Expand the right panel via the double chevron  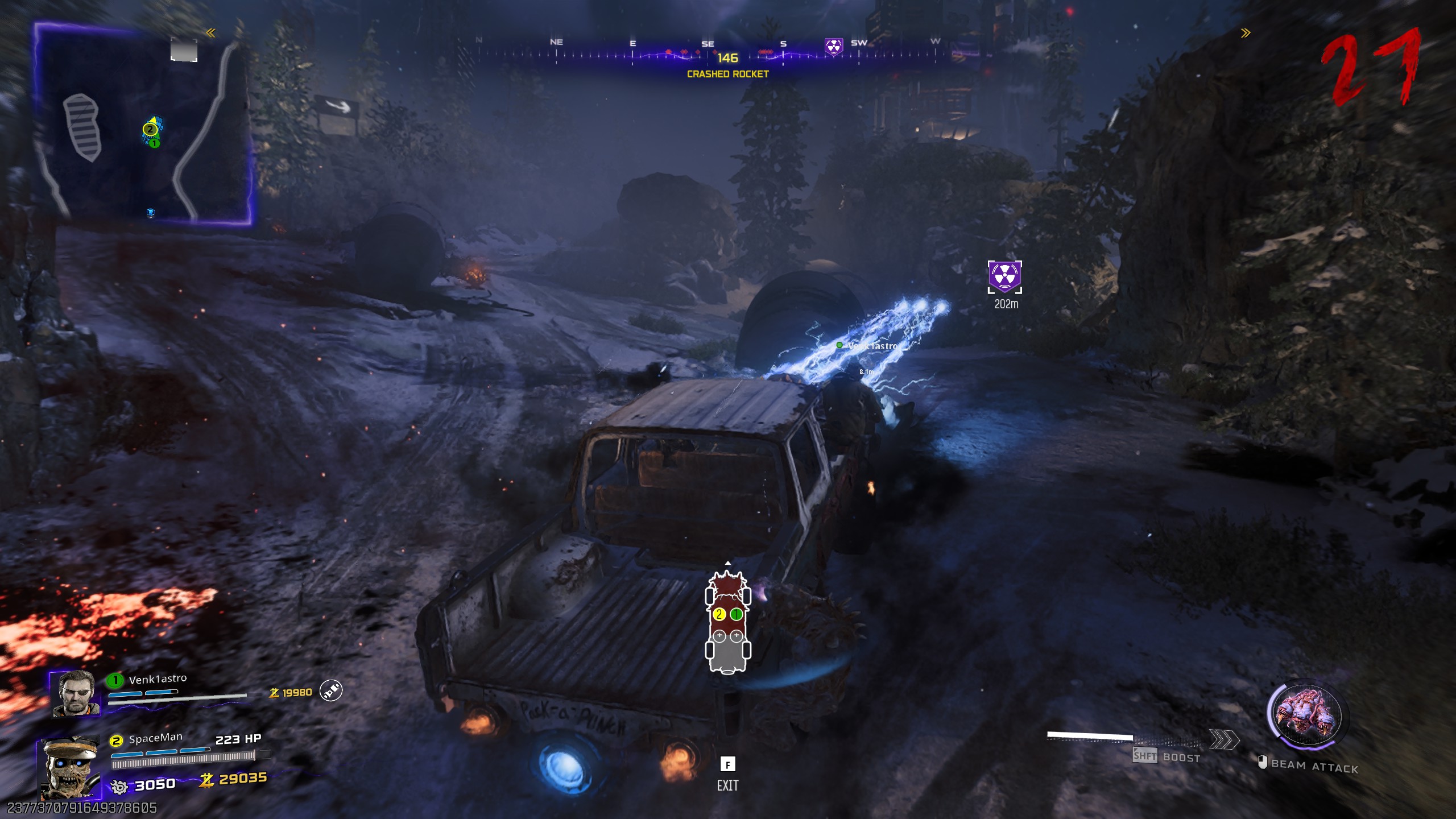[x=1246, y=33]
